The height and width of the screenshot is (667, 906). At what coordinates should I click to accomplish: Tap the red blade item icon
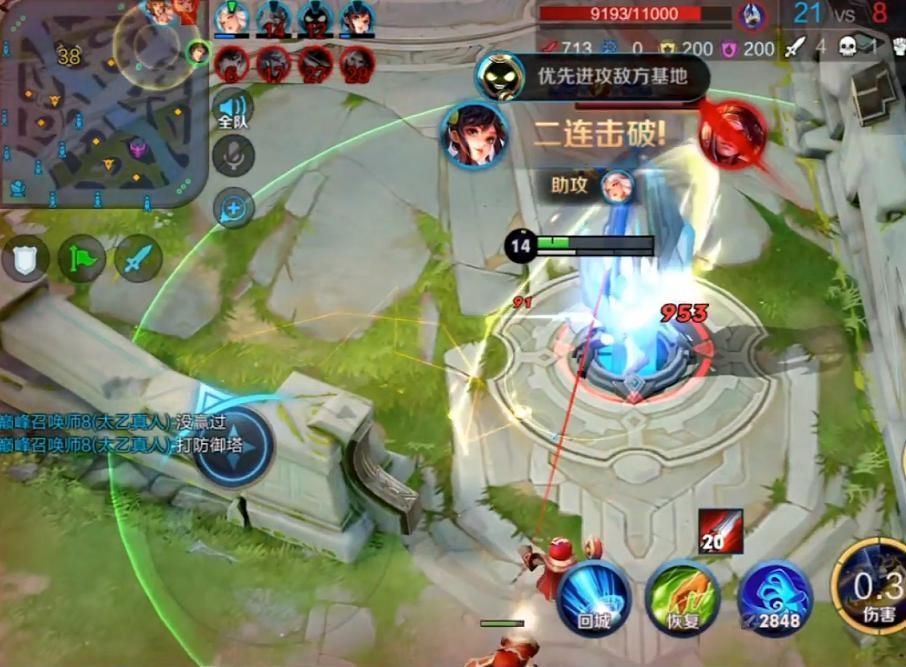click(722, 531)
